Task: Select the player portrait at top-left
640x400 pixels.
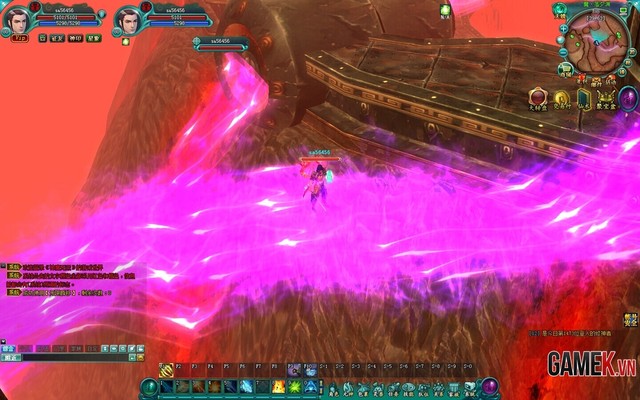Action: tap(16, 20)
